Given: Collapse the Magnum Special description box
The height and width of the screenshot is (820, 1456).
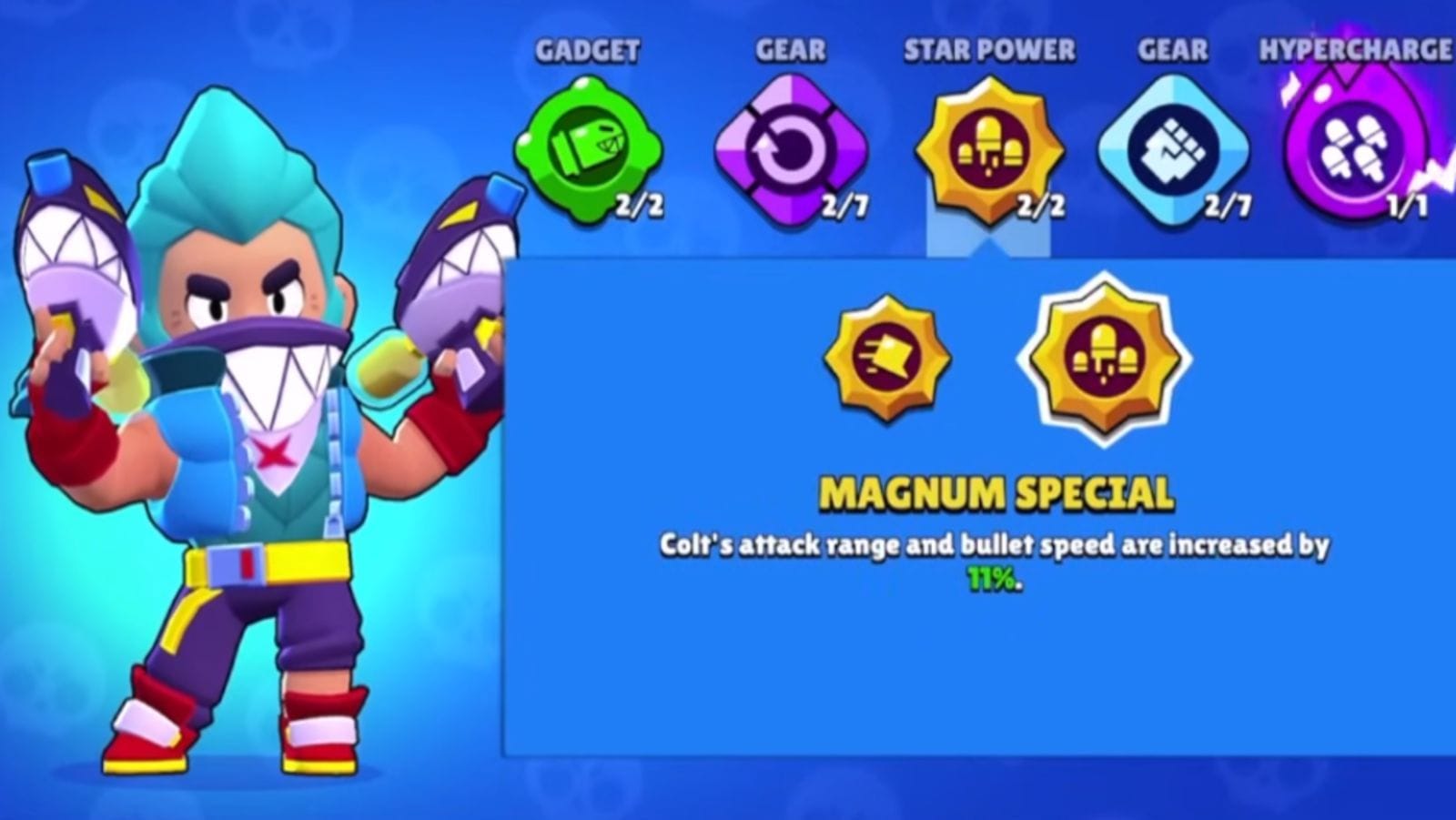Looking at the screenshot, I should (987, 150).
